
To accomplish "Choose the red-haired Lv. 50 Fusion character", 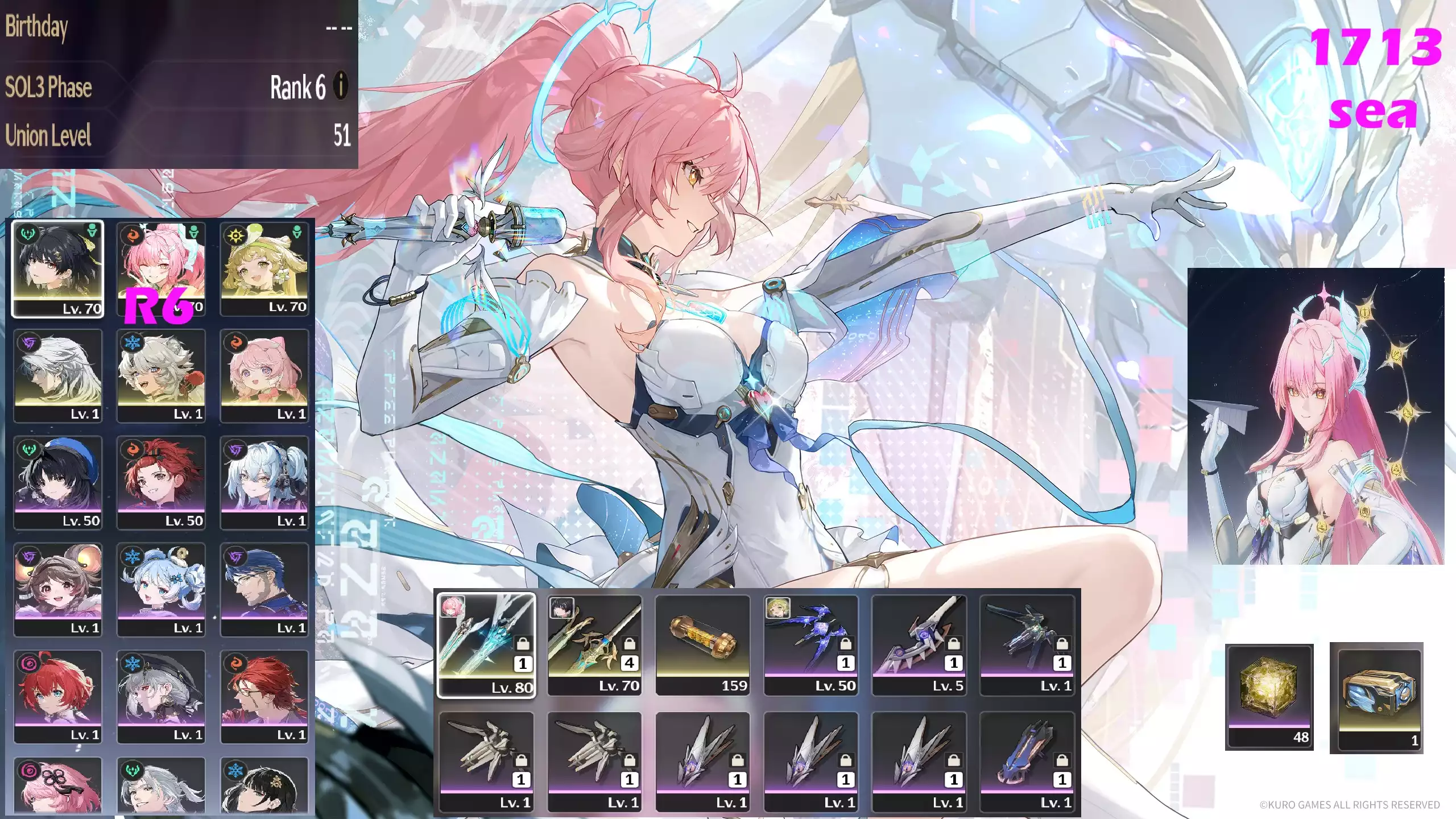I will pyautogui.click(x=161, y=482).
